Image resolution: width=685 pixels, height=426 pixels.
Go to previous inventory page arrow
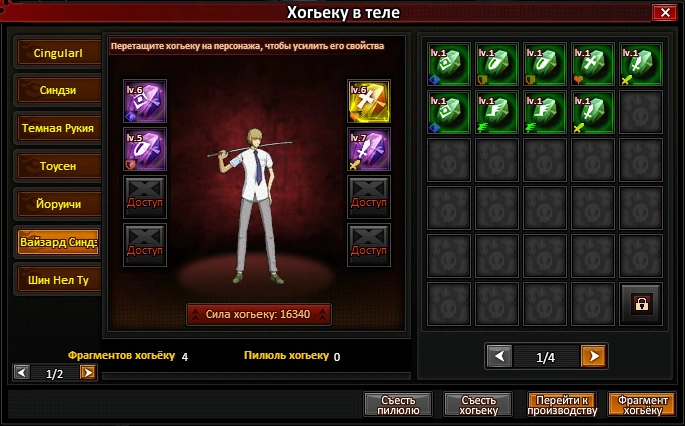coord(497,356)
